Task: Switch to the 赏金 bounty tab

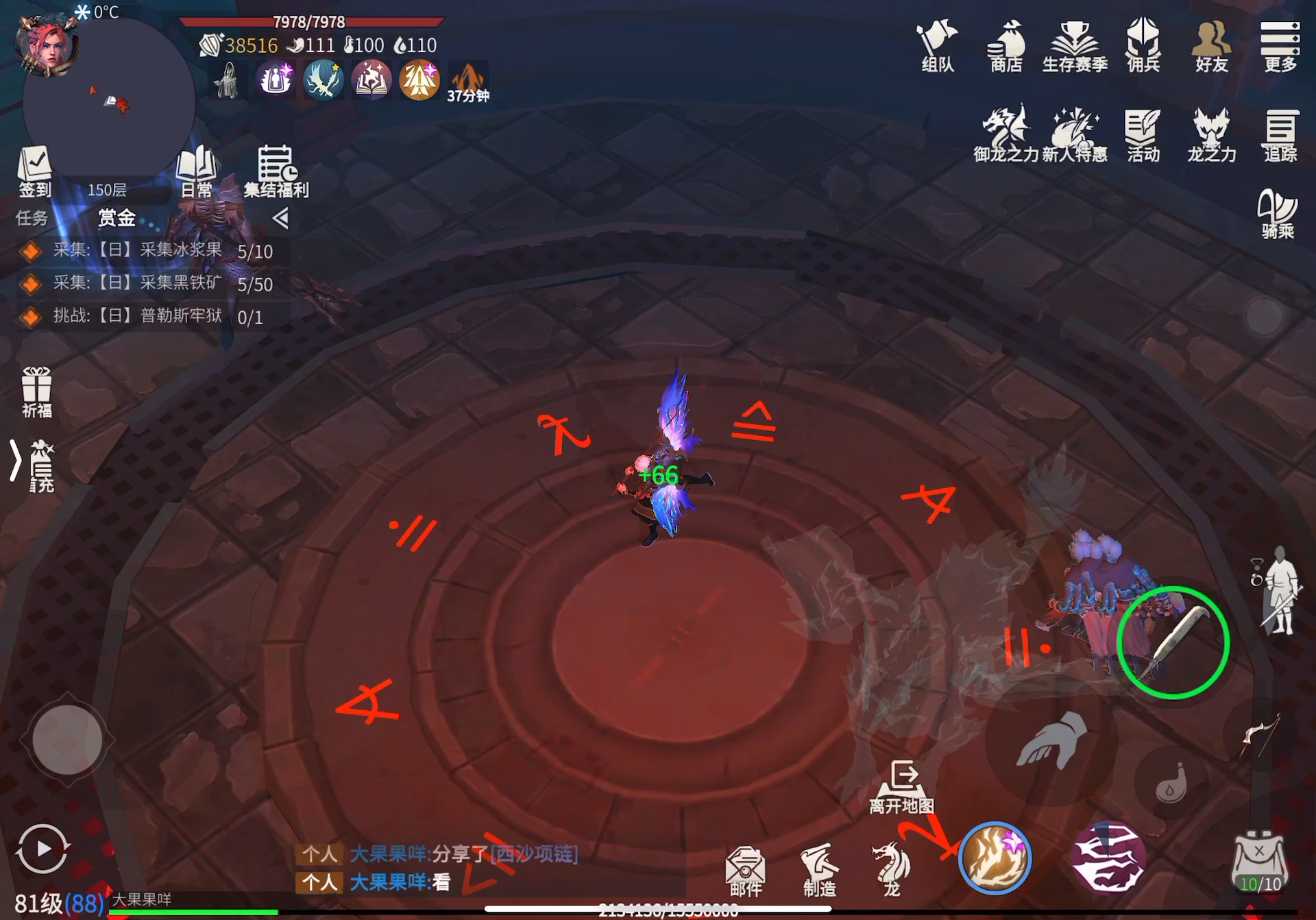Action: (117, 218)
